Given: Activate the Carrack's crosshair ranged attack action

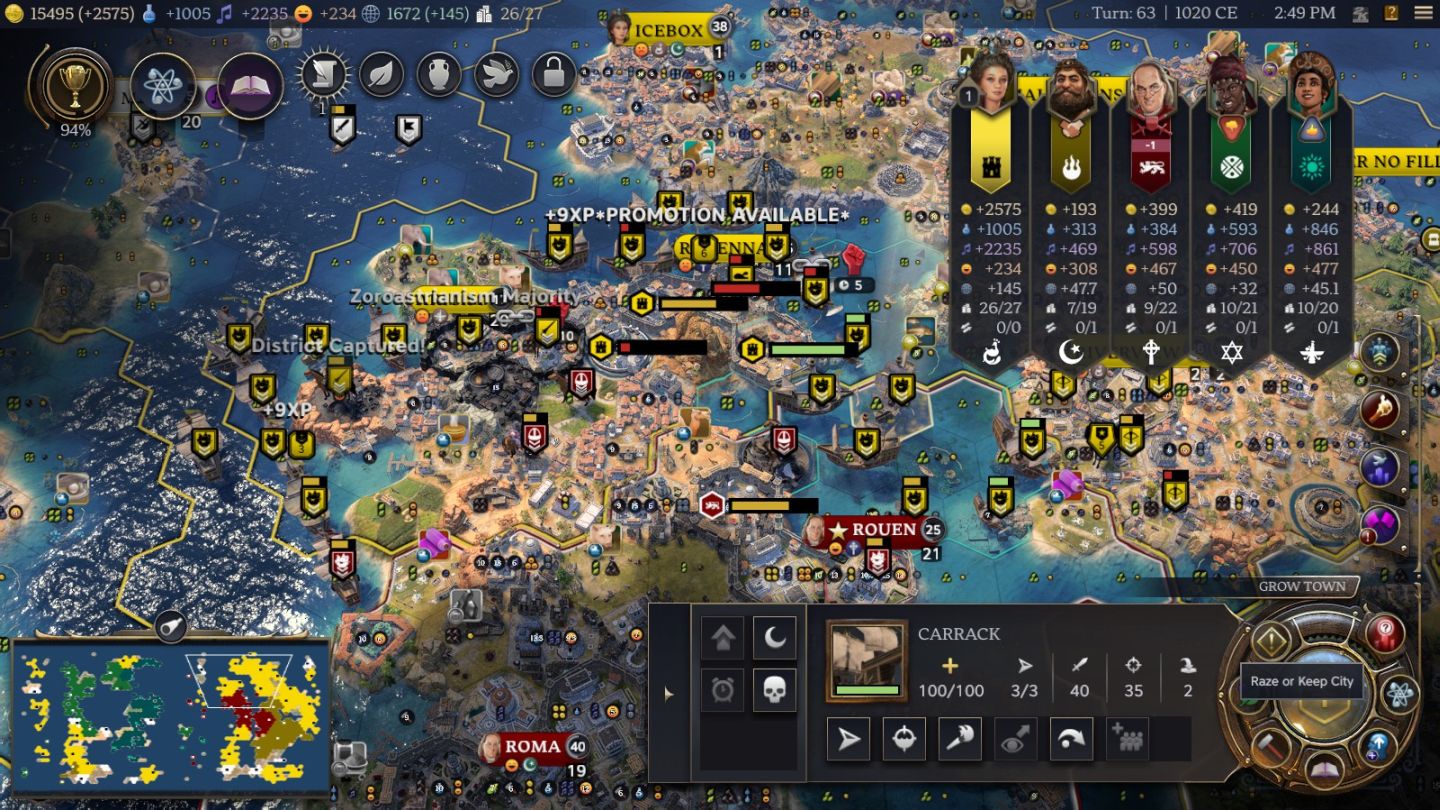Looking at the screenshot, I should click(x=904, y=739).
